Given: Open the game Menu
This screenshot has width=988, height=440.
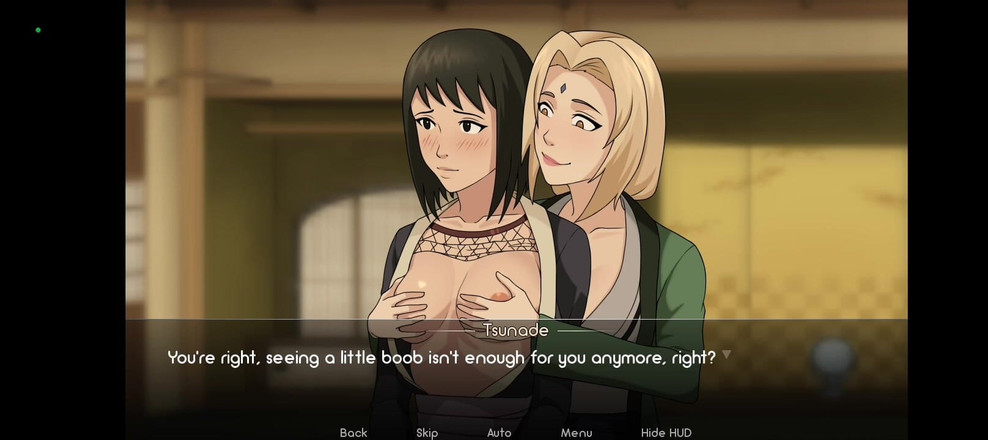Looking at the screenshot, I should tap(576, 432).
